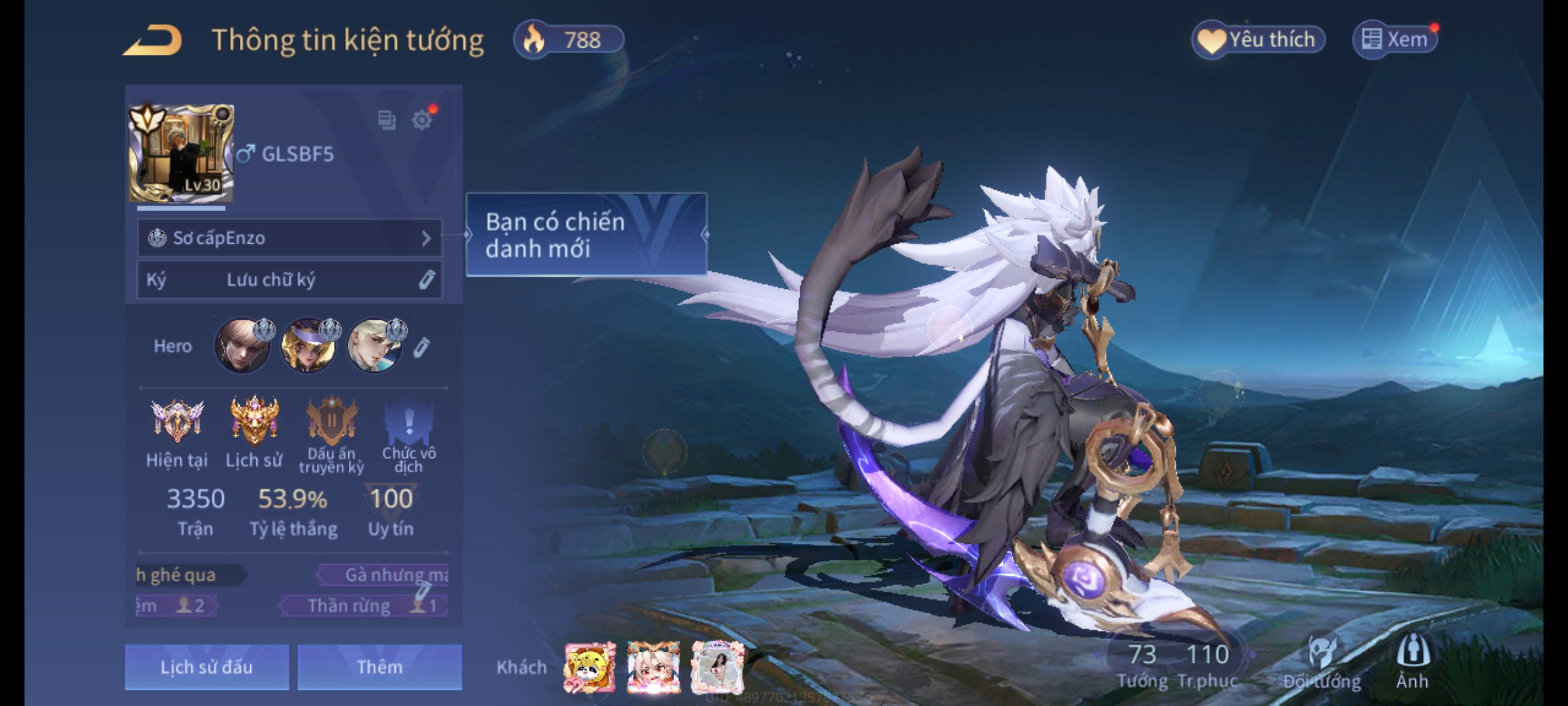This screenshot has height=706, width=1568.
Task: Click the copy icon beside the gear
Action: 387,120
